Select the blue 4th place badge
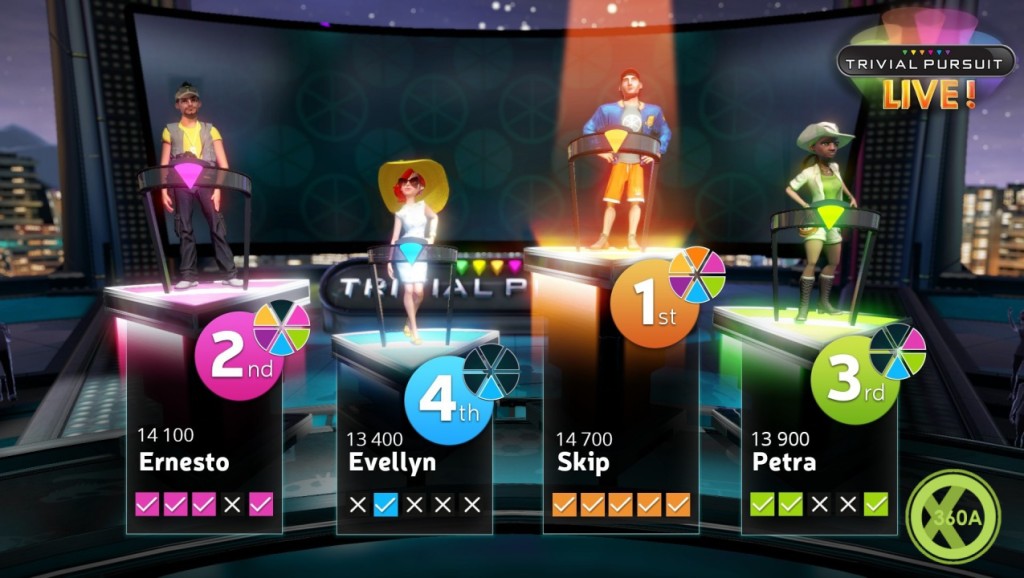 447,403
